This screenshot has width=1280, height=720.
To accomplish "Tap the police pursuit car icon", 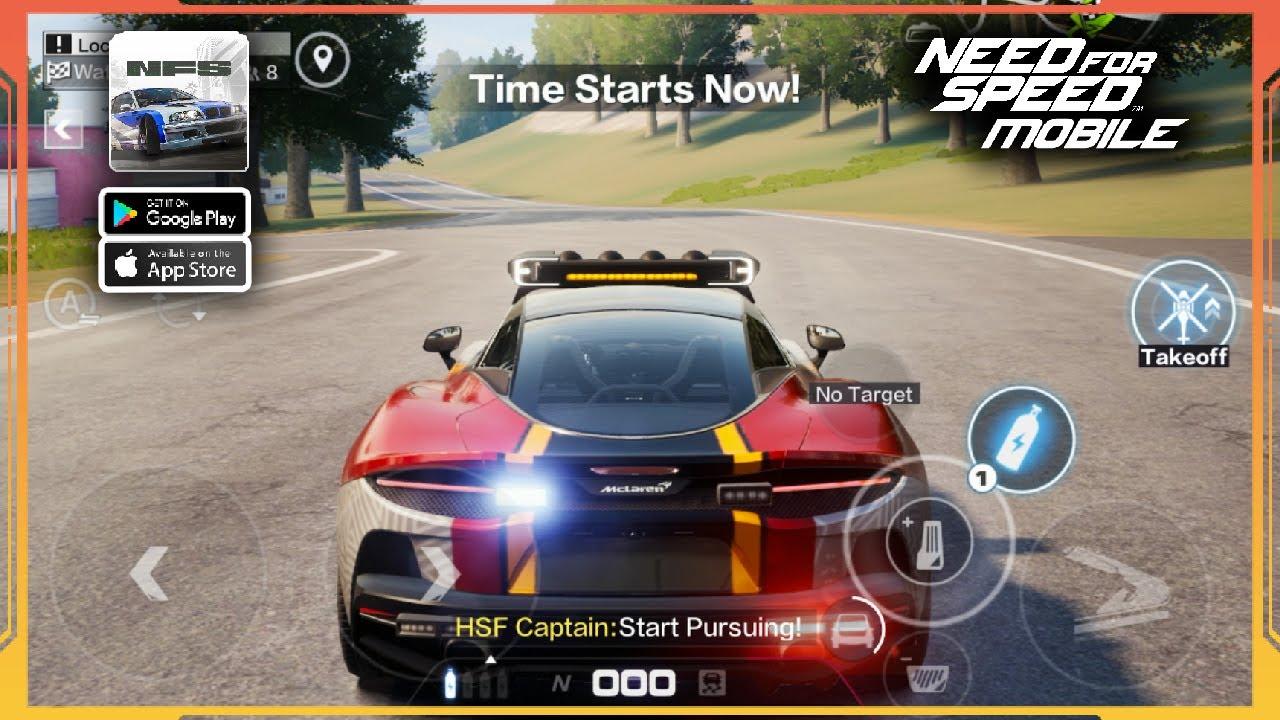I will pyautogui.click(x=857, y=629).
